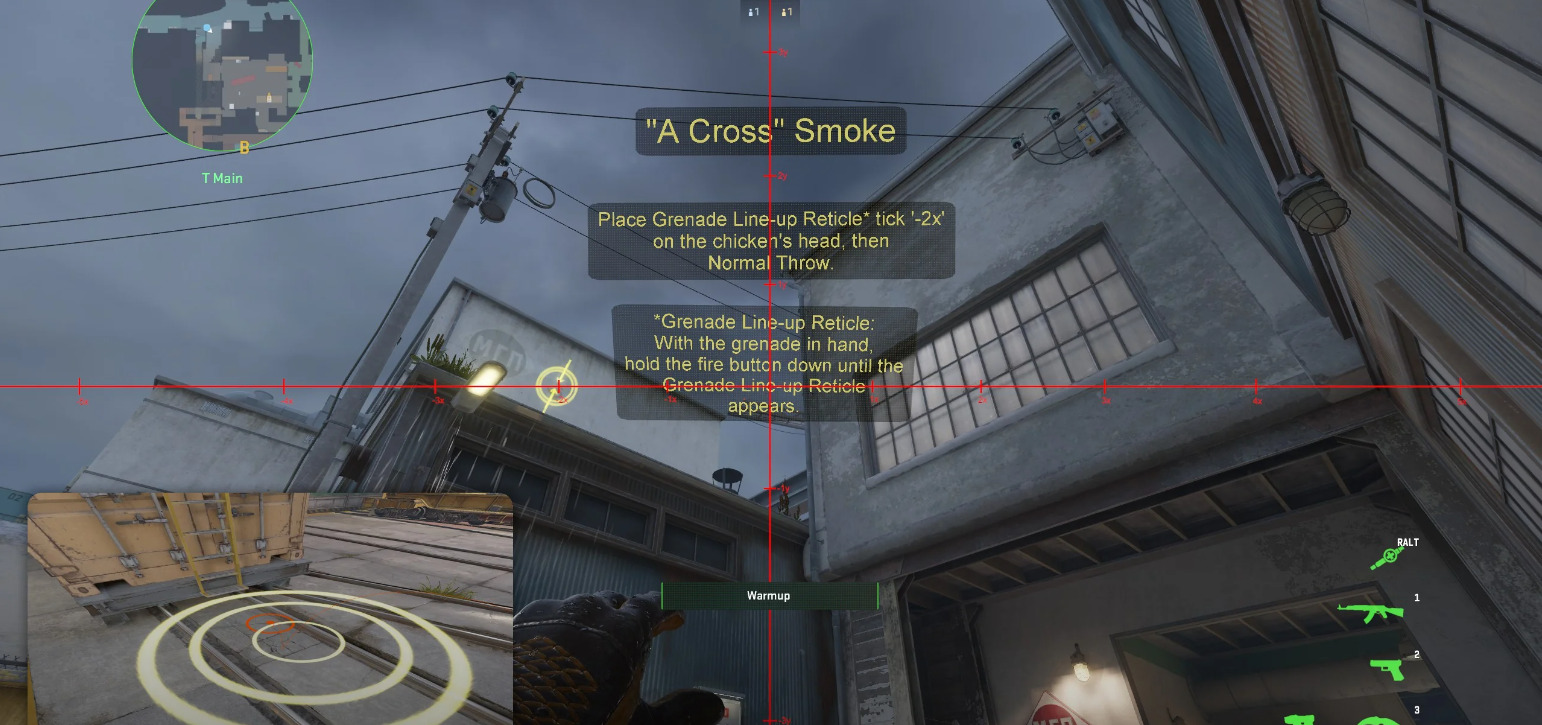Click the scoreboard panel at top center
Viewport: 1542px width, 725px height.
(770, 12)
